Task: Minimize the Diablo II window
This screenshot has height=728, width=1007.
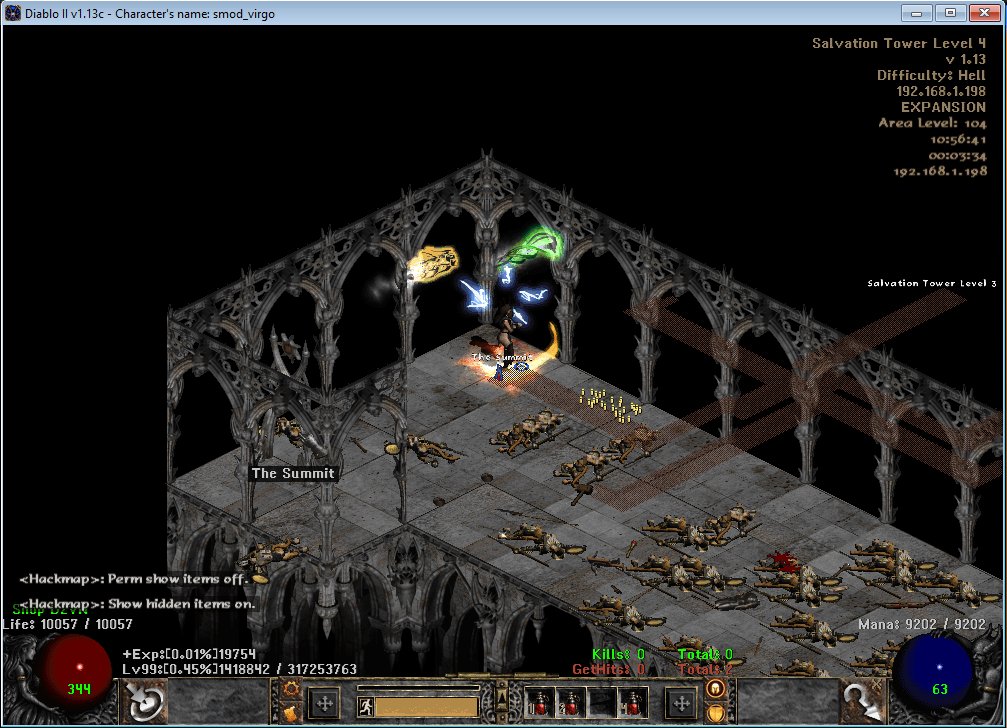Action: click(x=916, y=12)
